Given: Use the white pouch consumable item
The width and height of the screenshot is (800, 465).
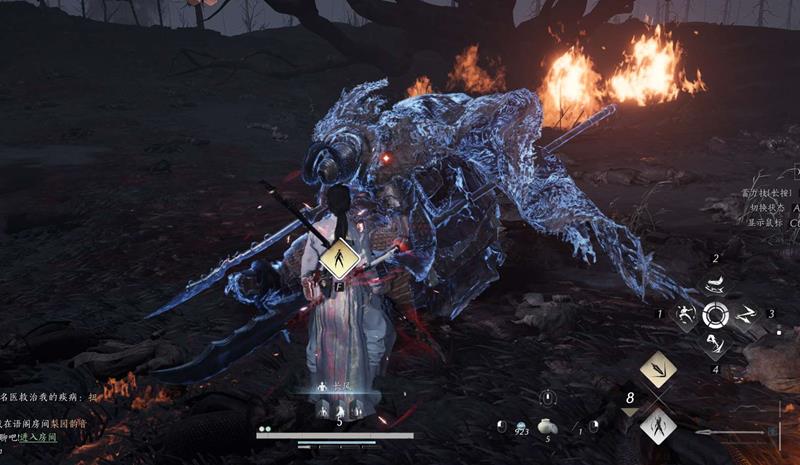Looking at the screenshot, I should (547, 426).
